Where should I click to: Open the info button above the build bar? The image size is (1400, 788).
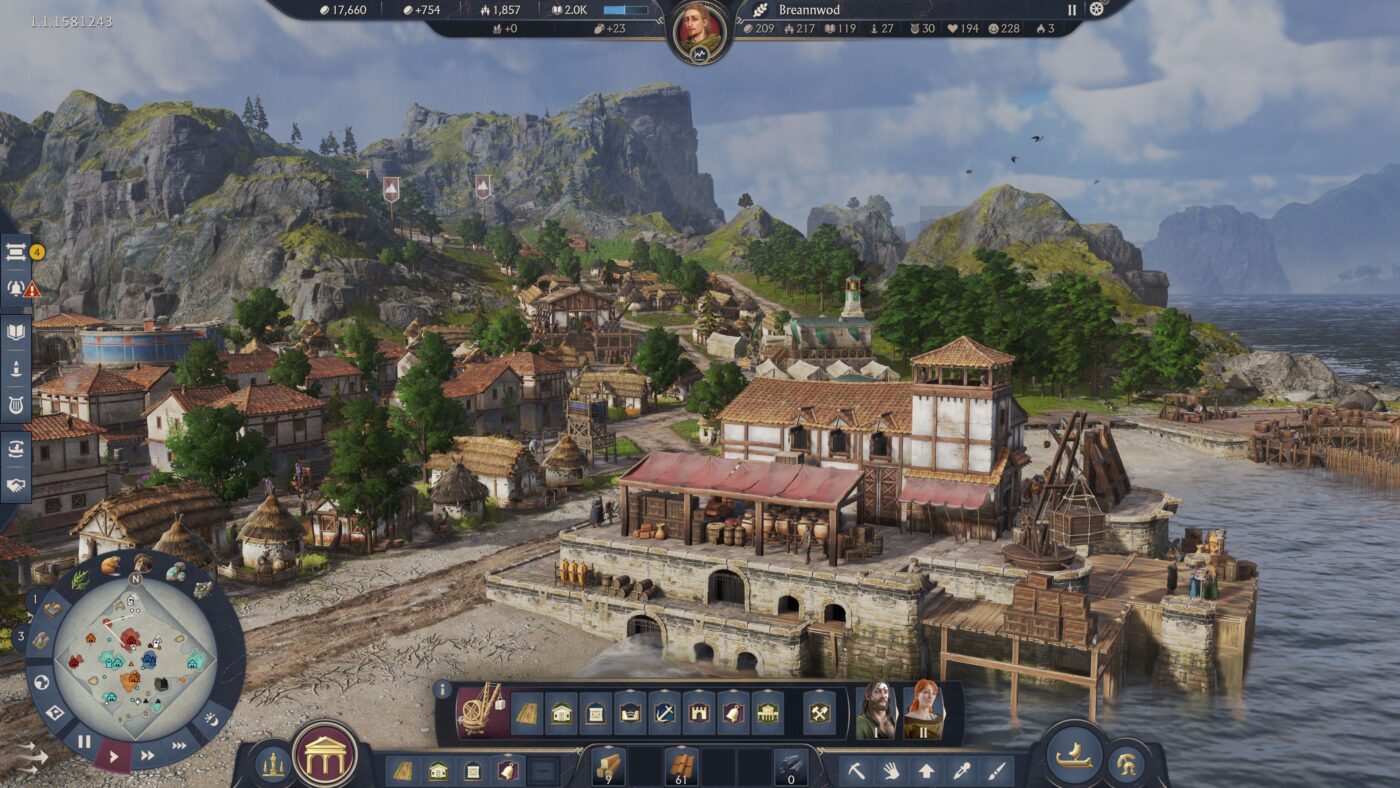pyautogui.click(x=443, y=689)
